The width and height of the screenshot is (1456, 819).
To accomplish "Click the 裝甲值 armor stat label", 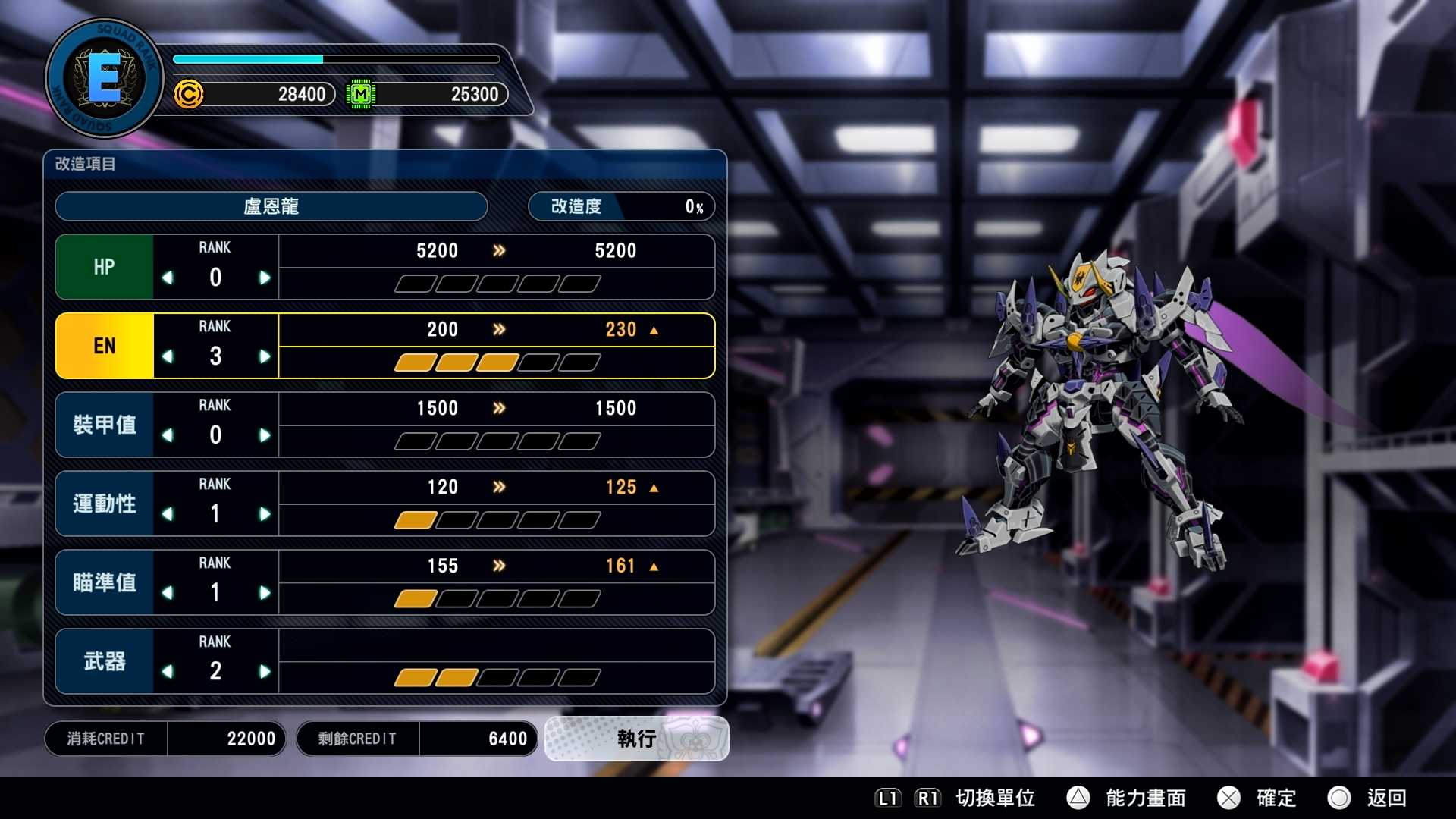I will coord(104,424).
